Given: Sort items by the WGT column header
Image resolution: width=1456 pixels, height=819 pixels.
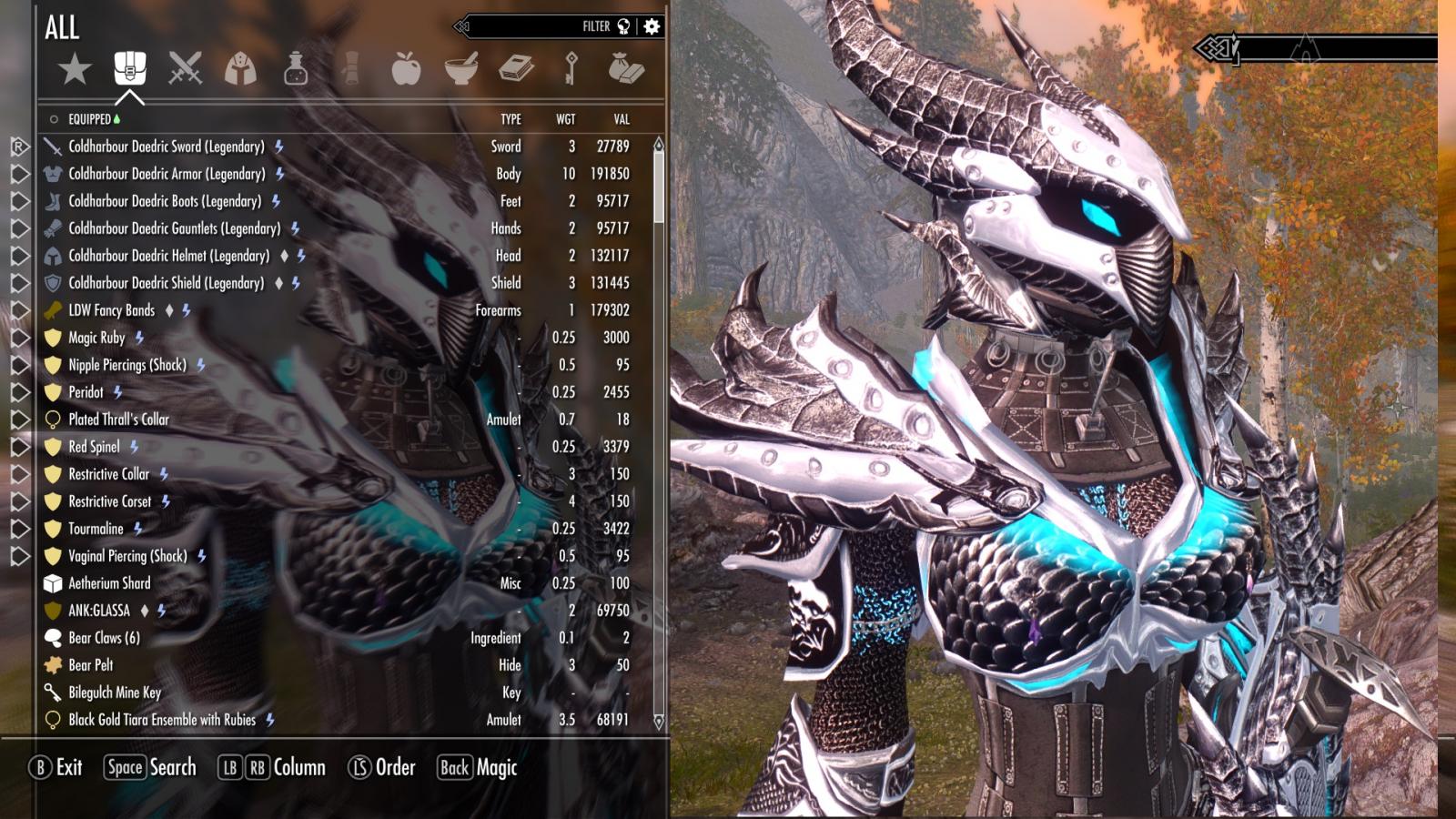Looking at the screenshot, I should click(568, 118).
